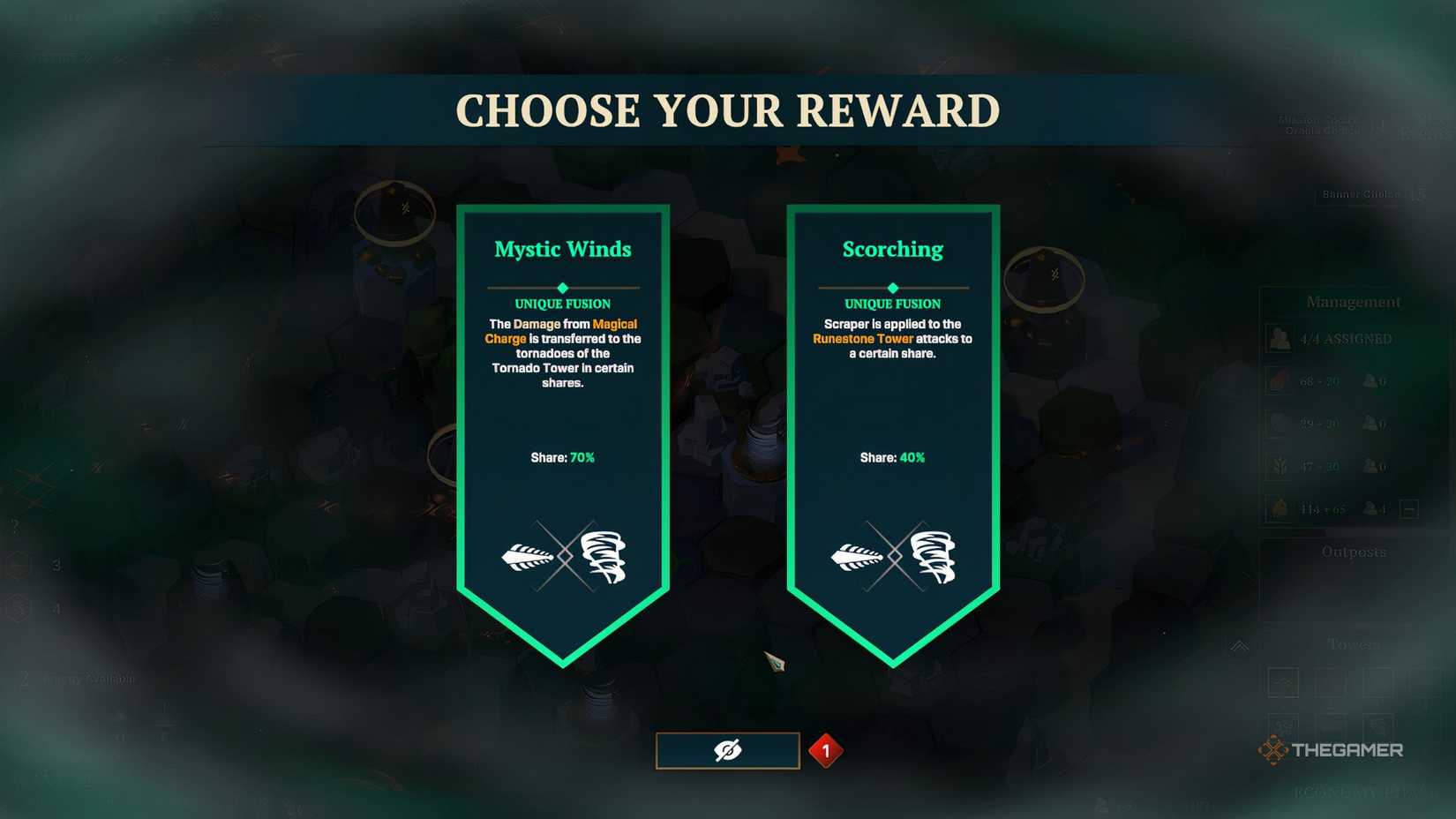Expand the Towers panel chevron
This screenshot has width=1456, height=819.
[1241, 645]
